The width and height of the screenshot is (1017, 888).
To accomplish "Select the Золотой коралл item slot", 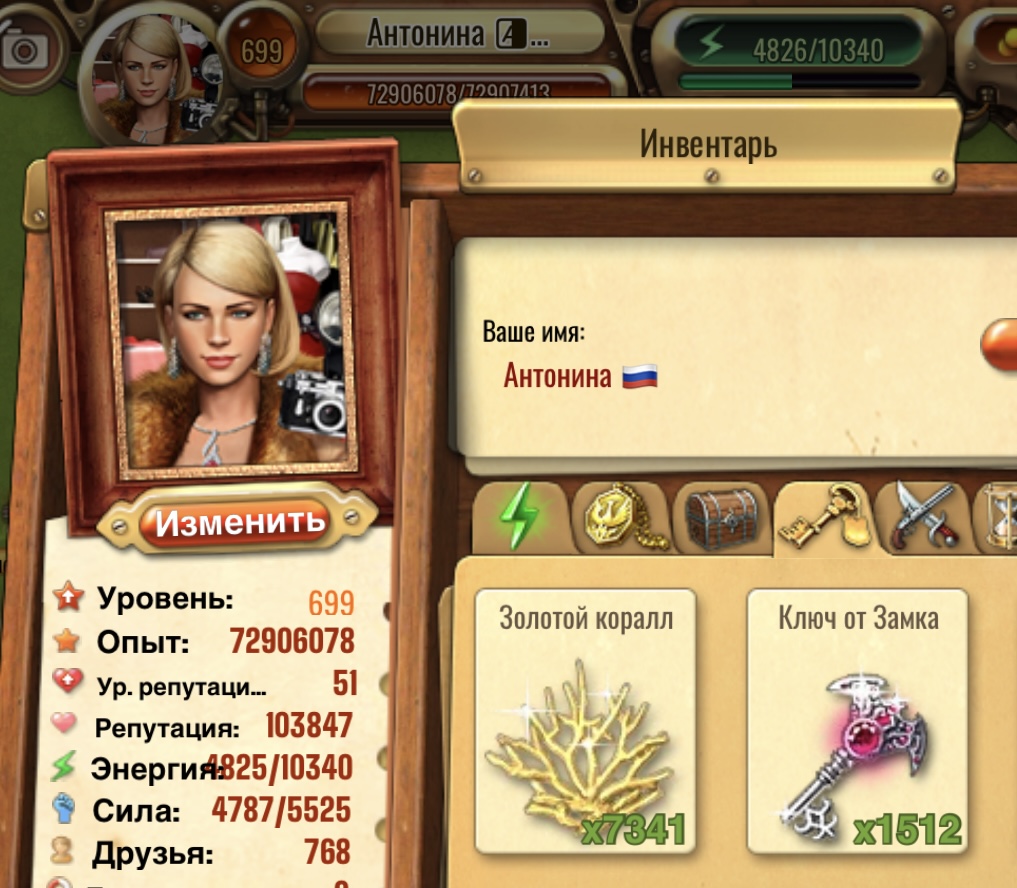I will click(x=585, y=720).
